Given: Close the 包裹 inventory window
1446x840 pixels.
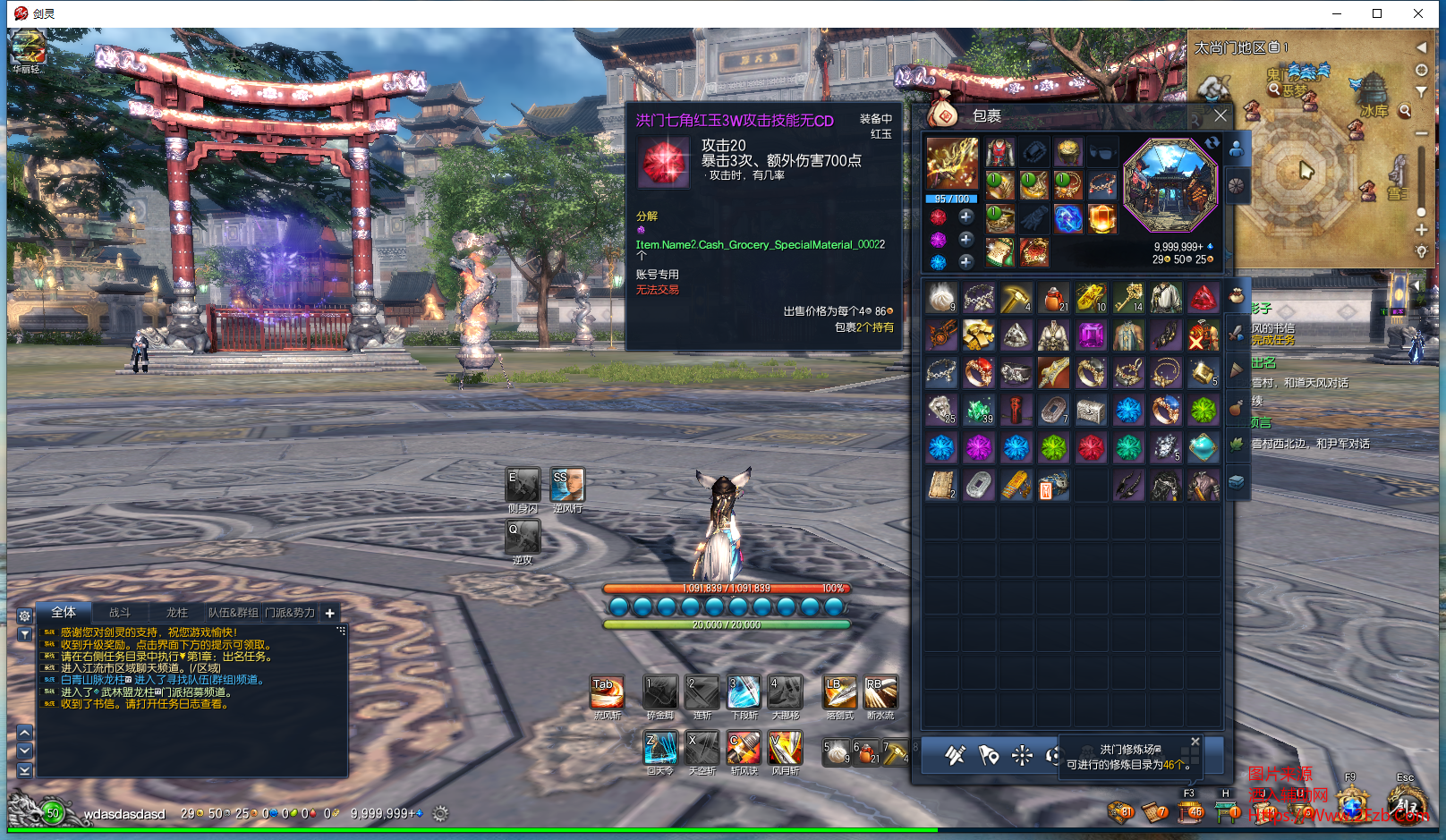Looking at the screenshot, I should (1221, 115).
